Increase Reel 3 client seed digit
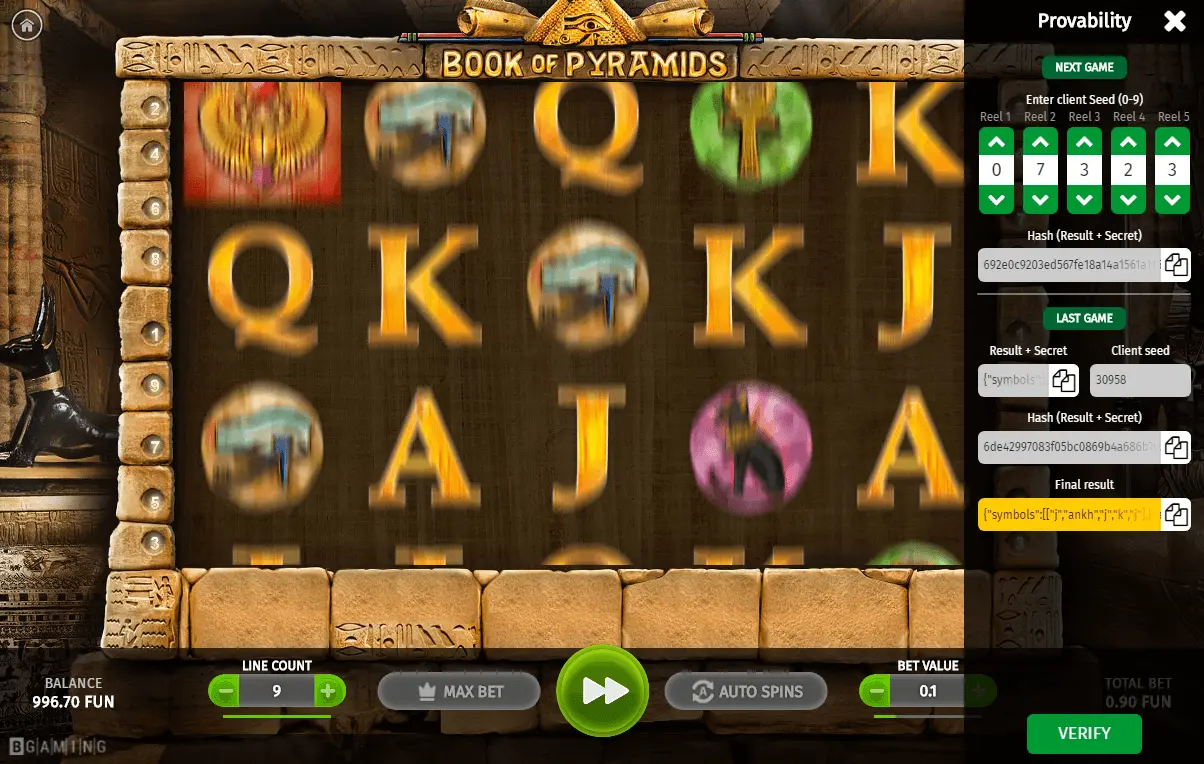 pyautogui.click(x=1084, y=141)
